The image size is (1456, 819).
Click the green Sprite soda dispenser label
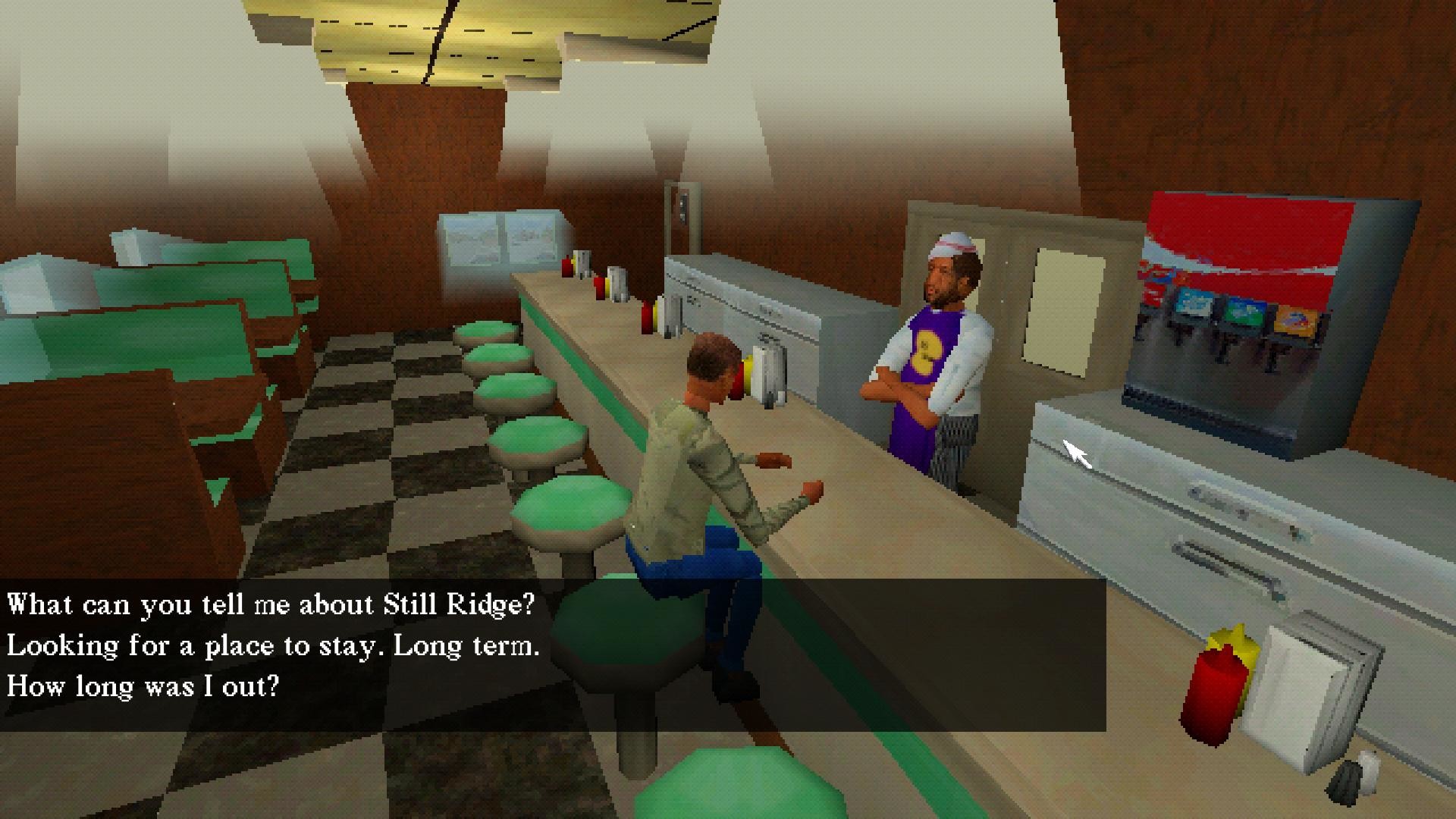pos(1245,311)
